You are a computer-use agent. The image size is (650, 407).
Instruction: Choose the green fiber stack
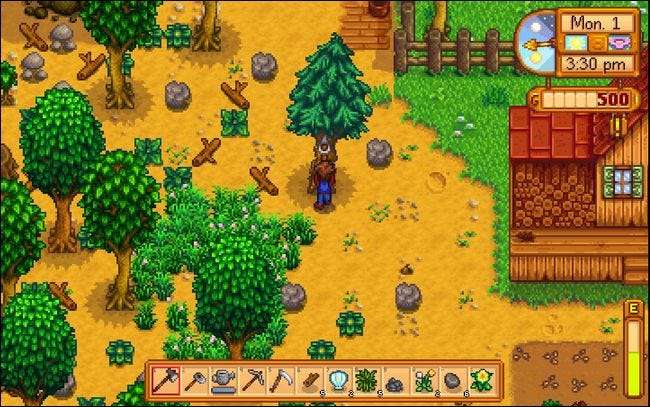[366, 380]
